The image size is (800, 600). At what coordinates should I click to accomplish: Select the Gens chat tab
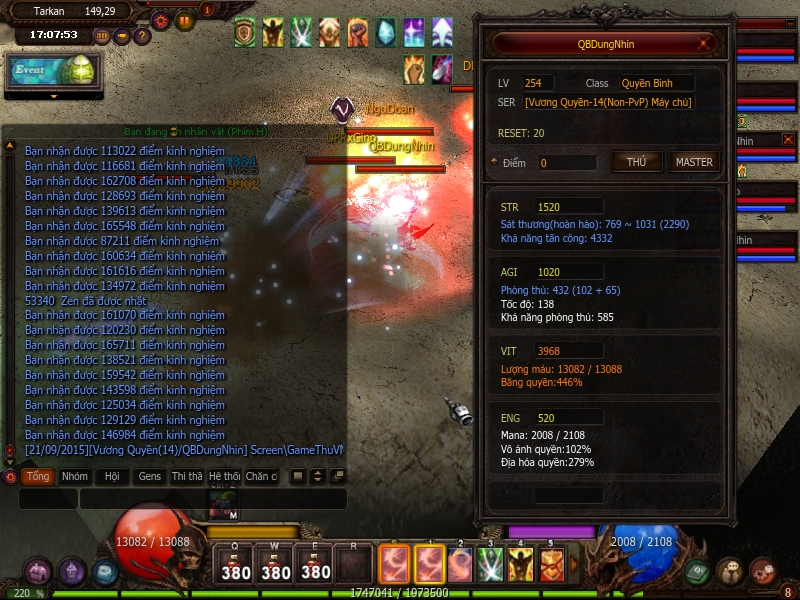click(150, 477)
